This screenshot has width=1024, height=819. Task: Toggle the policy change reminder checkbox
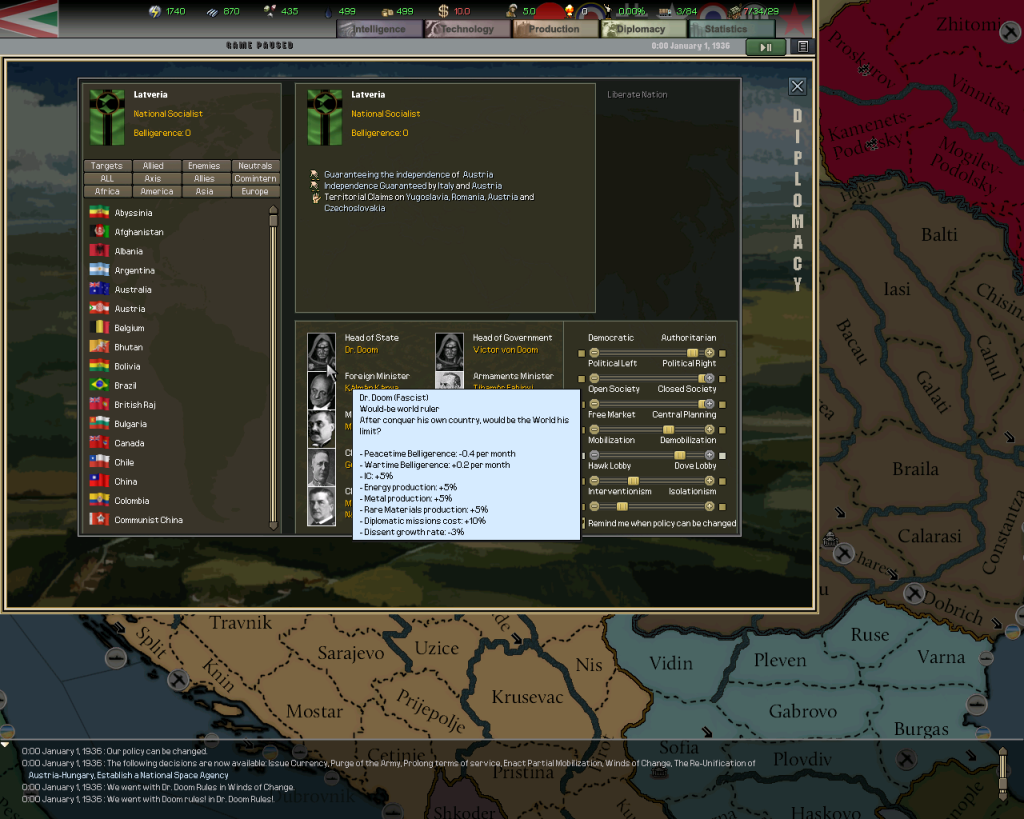pyautogui.click(x=583, y=523)
